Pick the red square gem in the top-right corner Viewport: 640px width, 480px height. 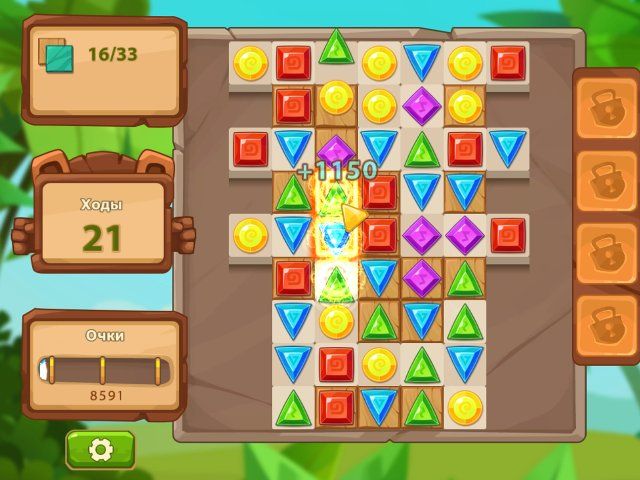tap(508, 63)
